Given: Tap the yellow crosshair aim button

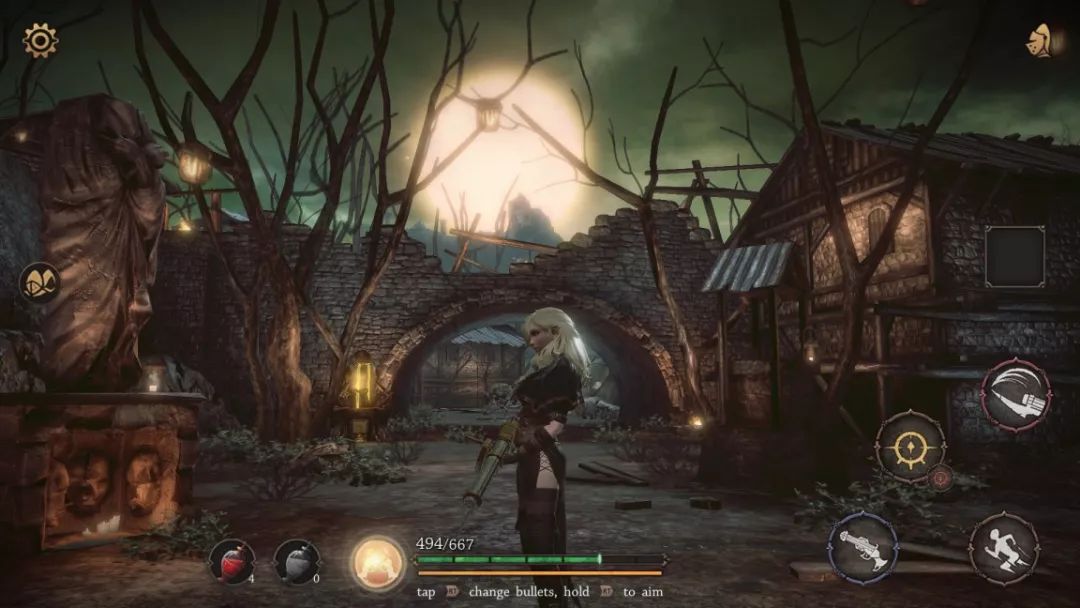Looking at the screenshot, I should click(x=911, y=446).
